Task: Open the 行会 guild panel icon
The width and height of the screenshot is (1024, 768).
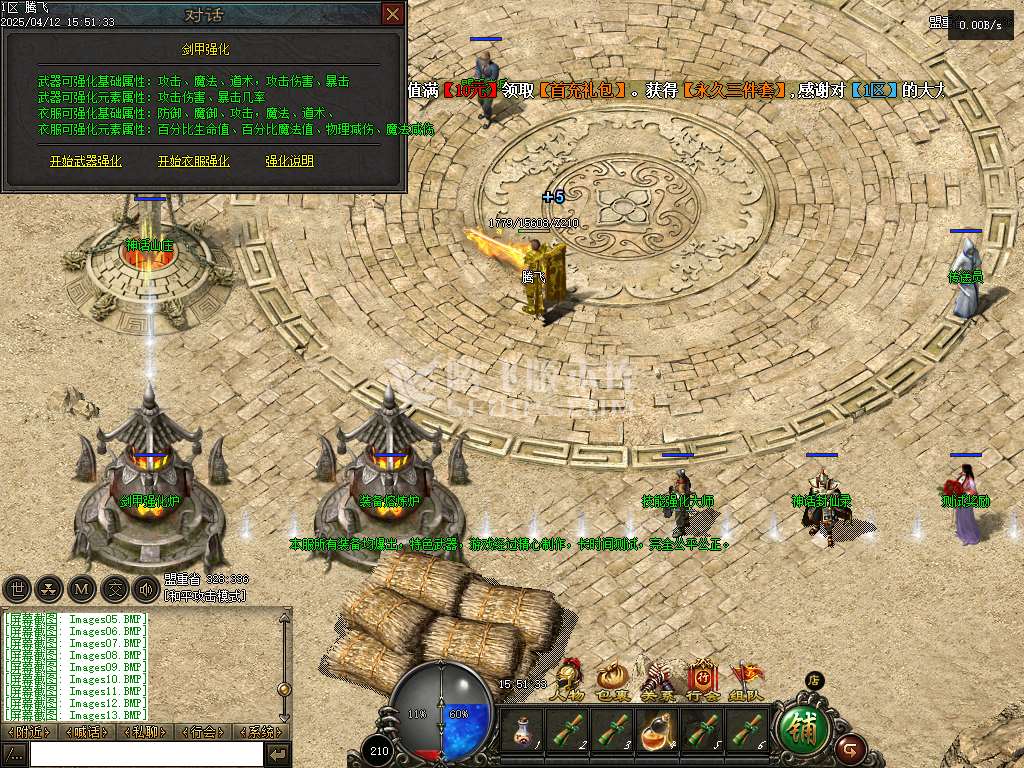Action: point(703,681)
